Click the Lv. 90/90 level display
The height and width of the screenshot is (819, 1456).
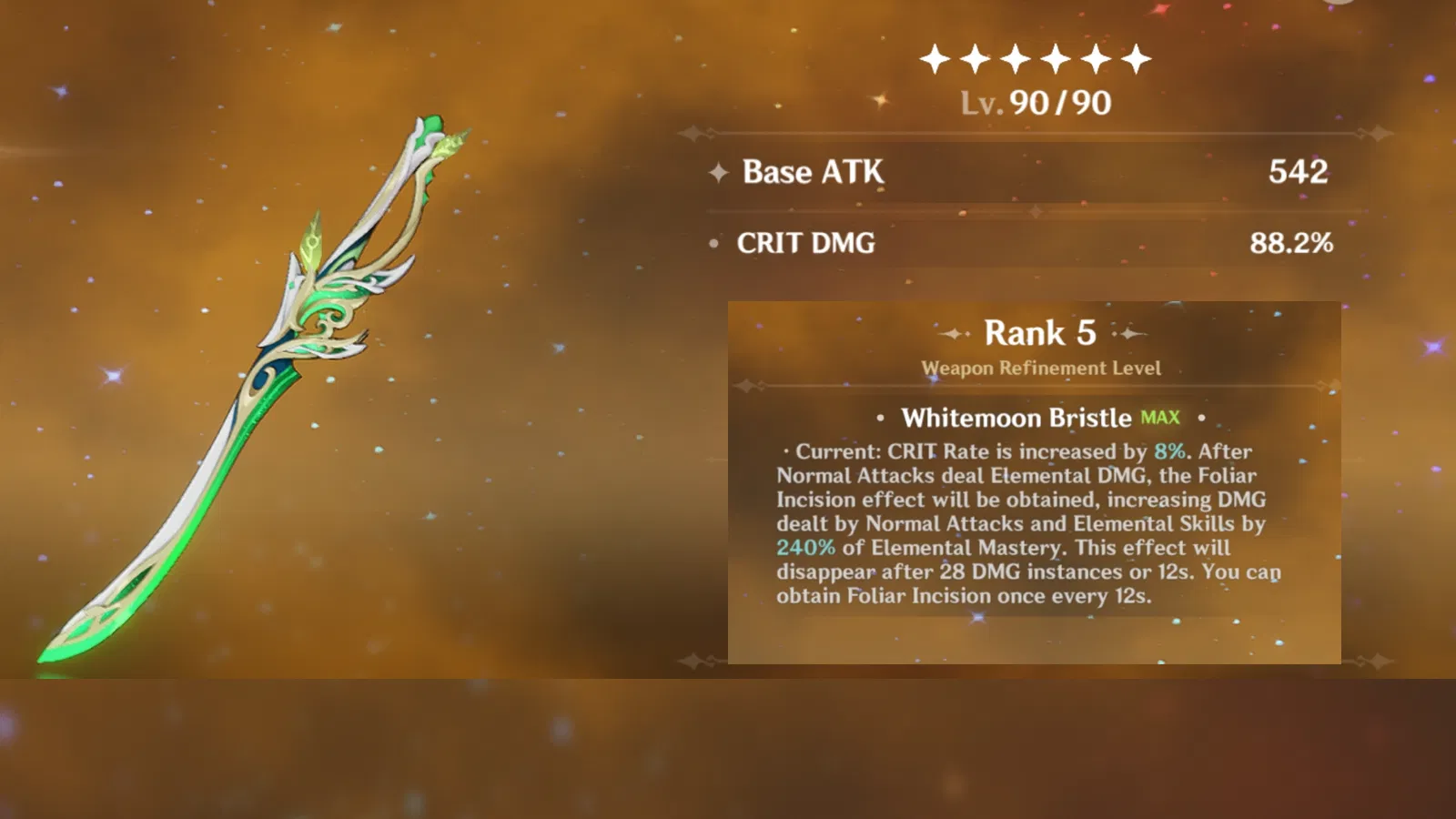click(x=1035, y=103)
